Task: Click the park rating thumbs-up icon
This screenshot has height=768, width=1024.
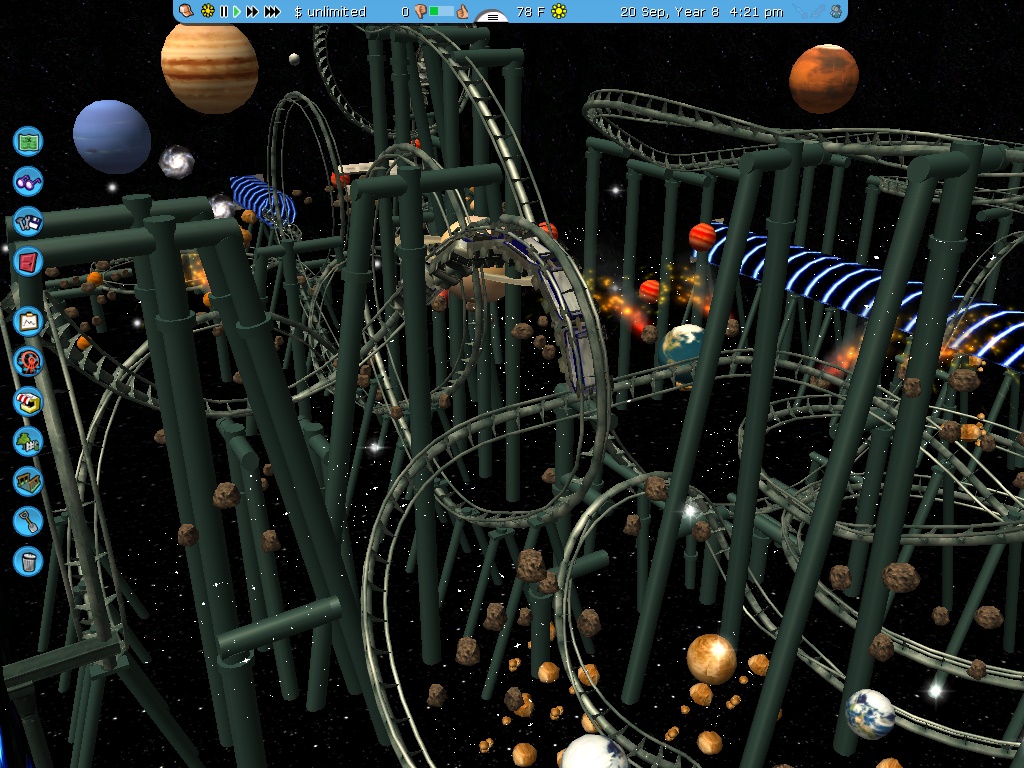Action: pyautogui.click(x=463, y=12)
